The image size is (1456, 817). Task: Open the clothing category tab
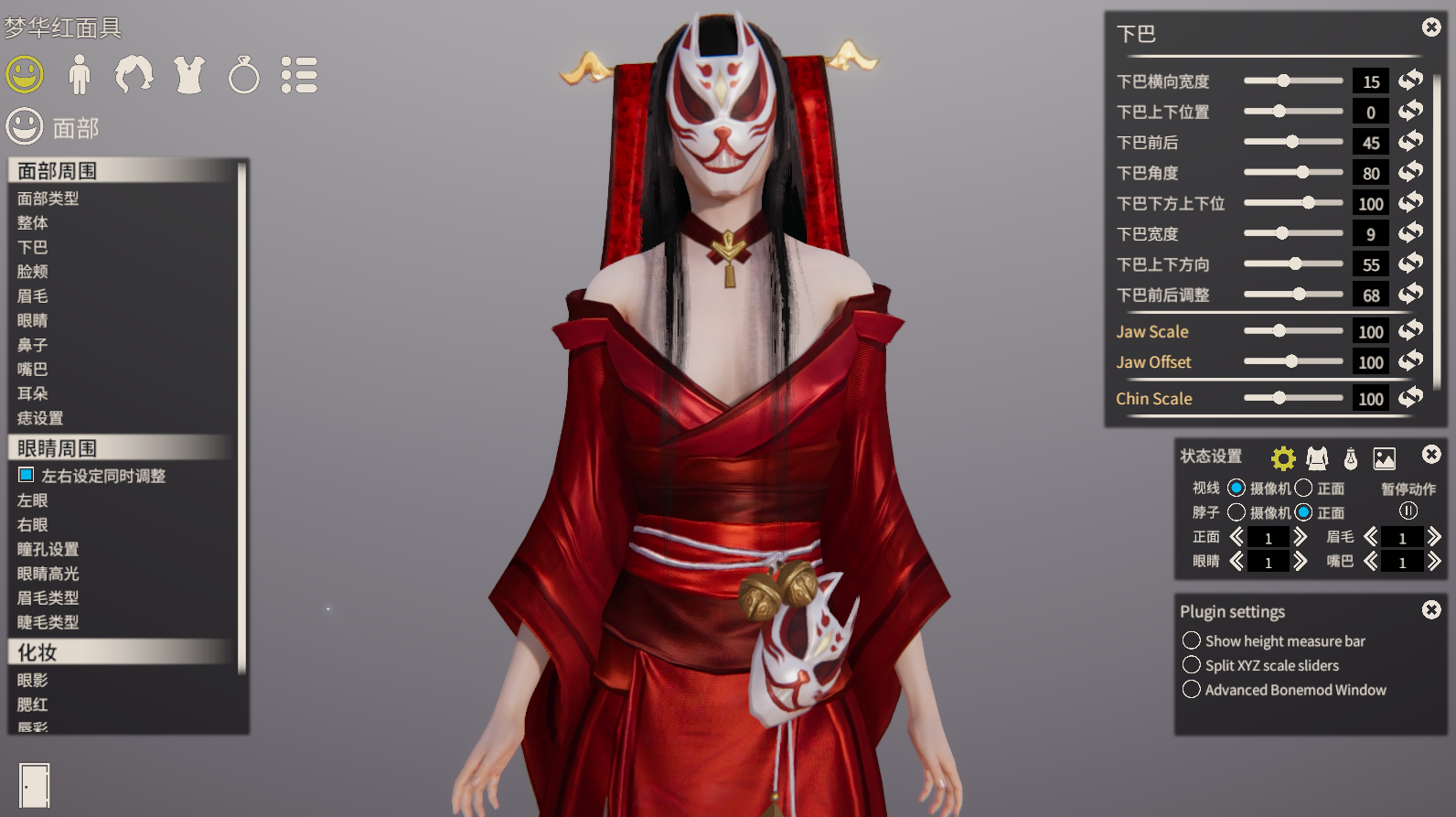189,75
